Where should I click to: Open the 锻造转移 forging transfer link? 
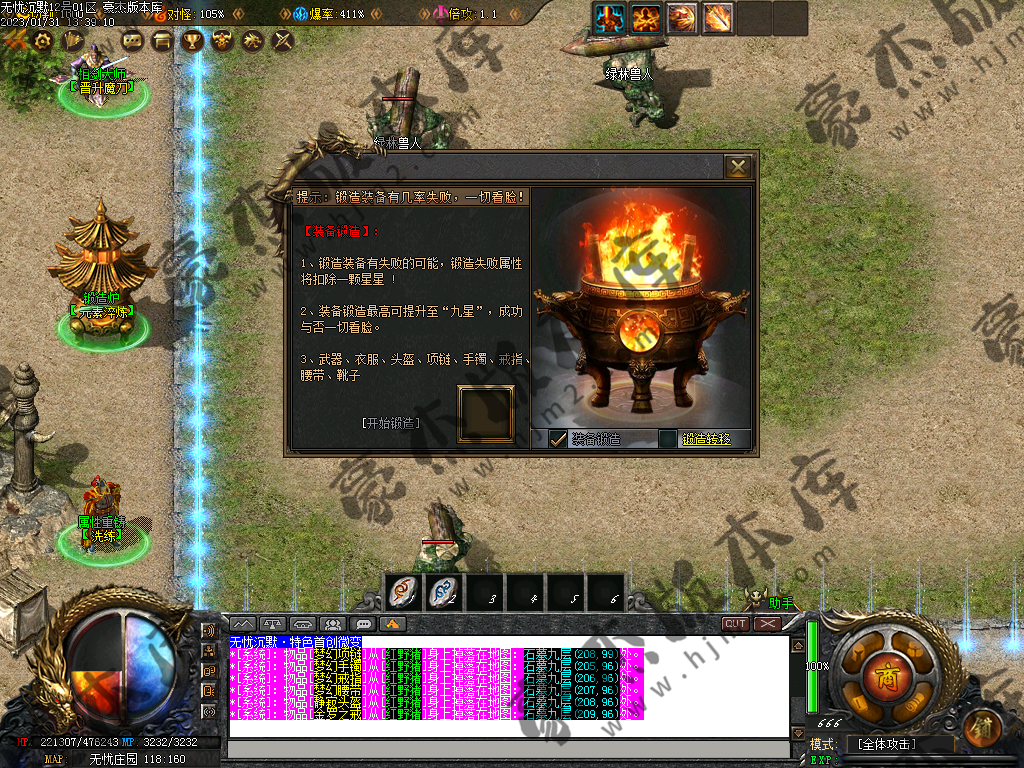pos(706,439)
